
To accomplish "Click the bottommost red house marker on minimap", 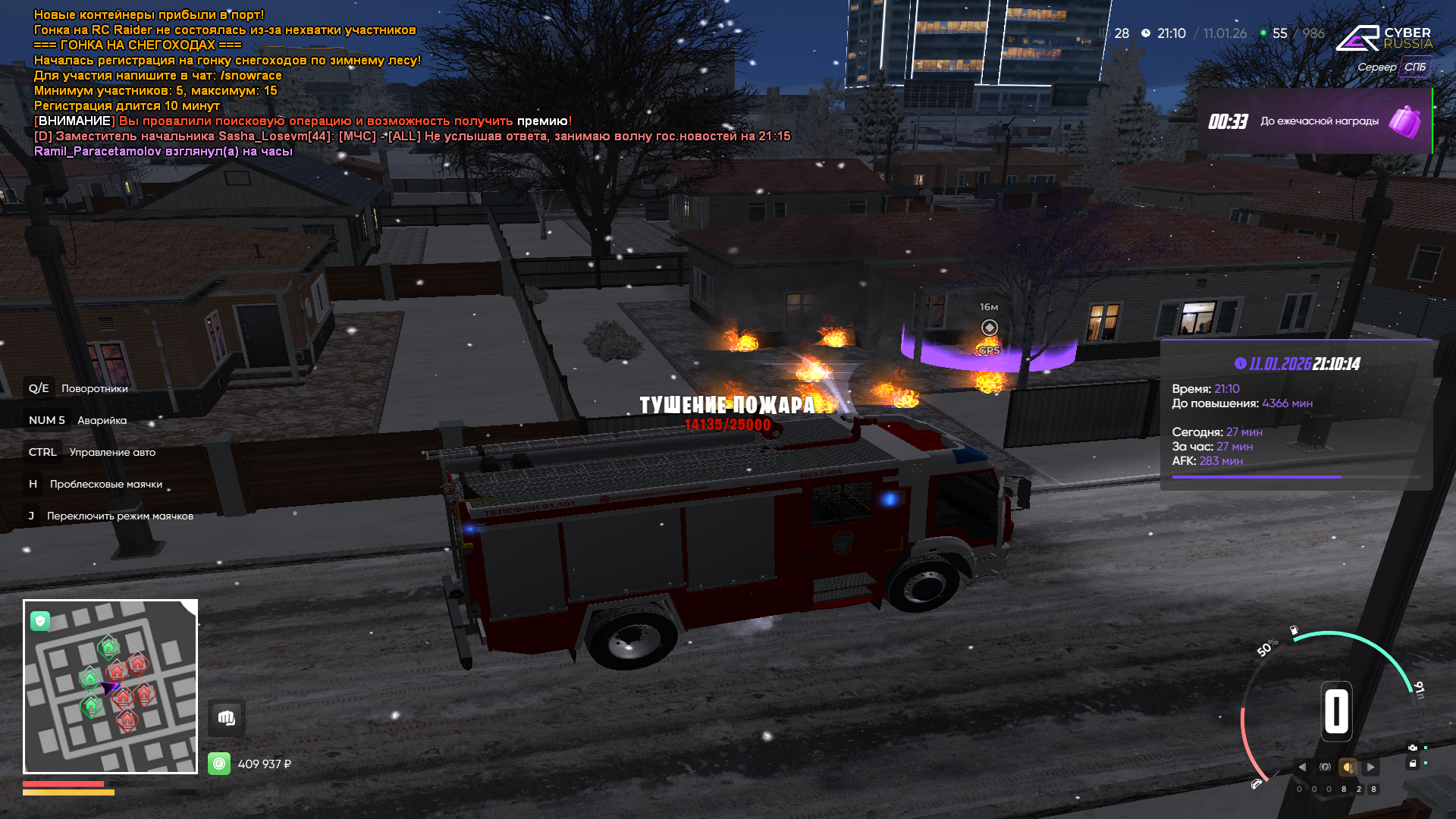I will point(127,719).
